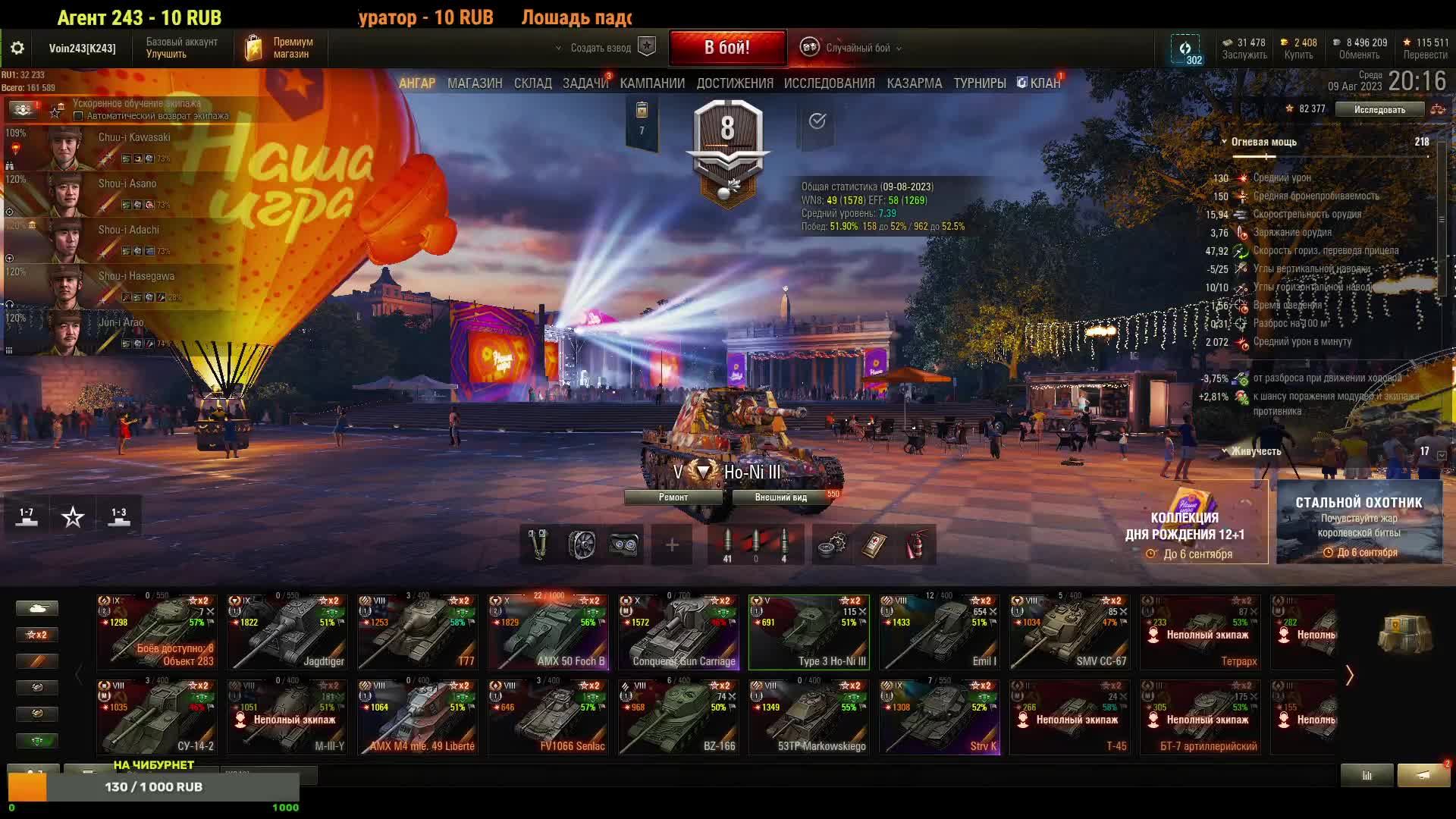Image resolution: width=1456 pixels, height=819 pixels.
Task: Open the Внешний вид customization
Action: click(x=780, y=497)
